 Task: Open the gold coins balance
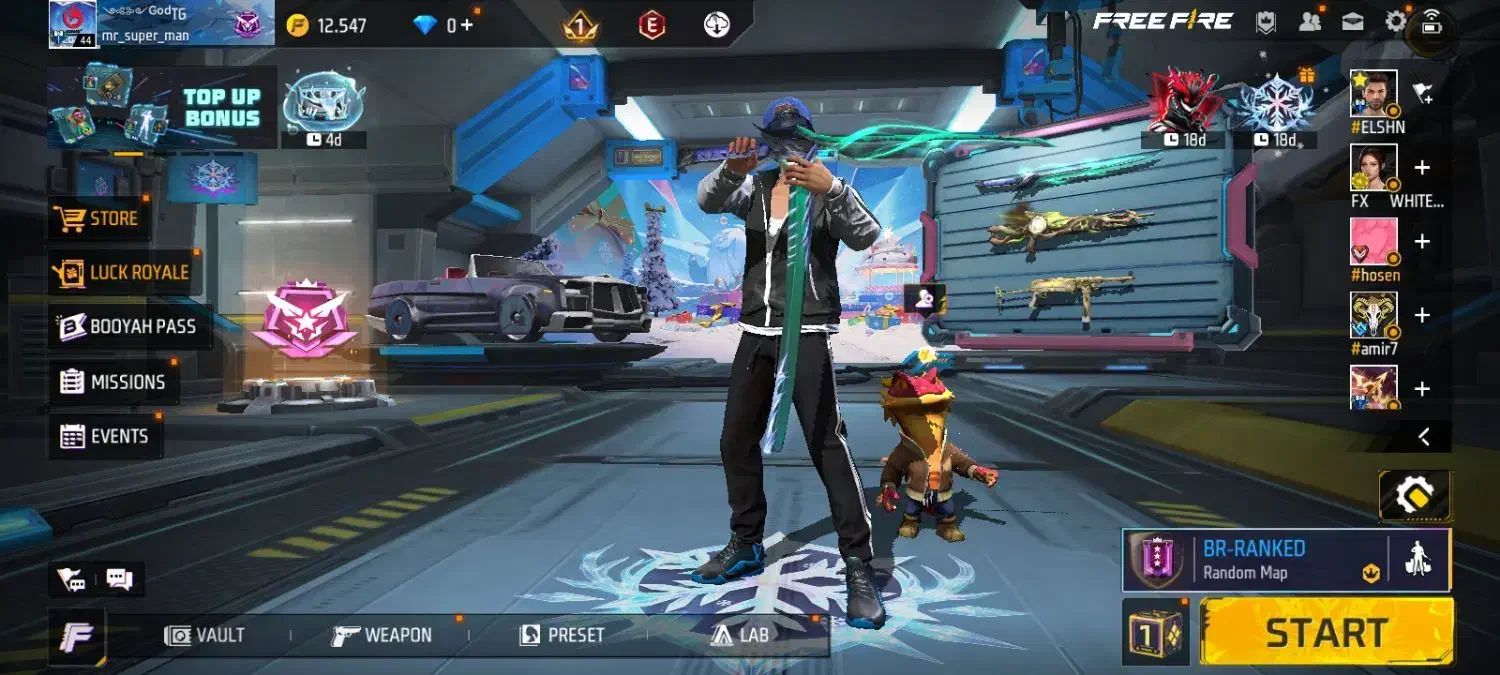pyautogui.click(x=328, y=25)
